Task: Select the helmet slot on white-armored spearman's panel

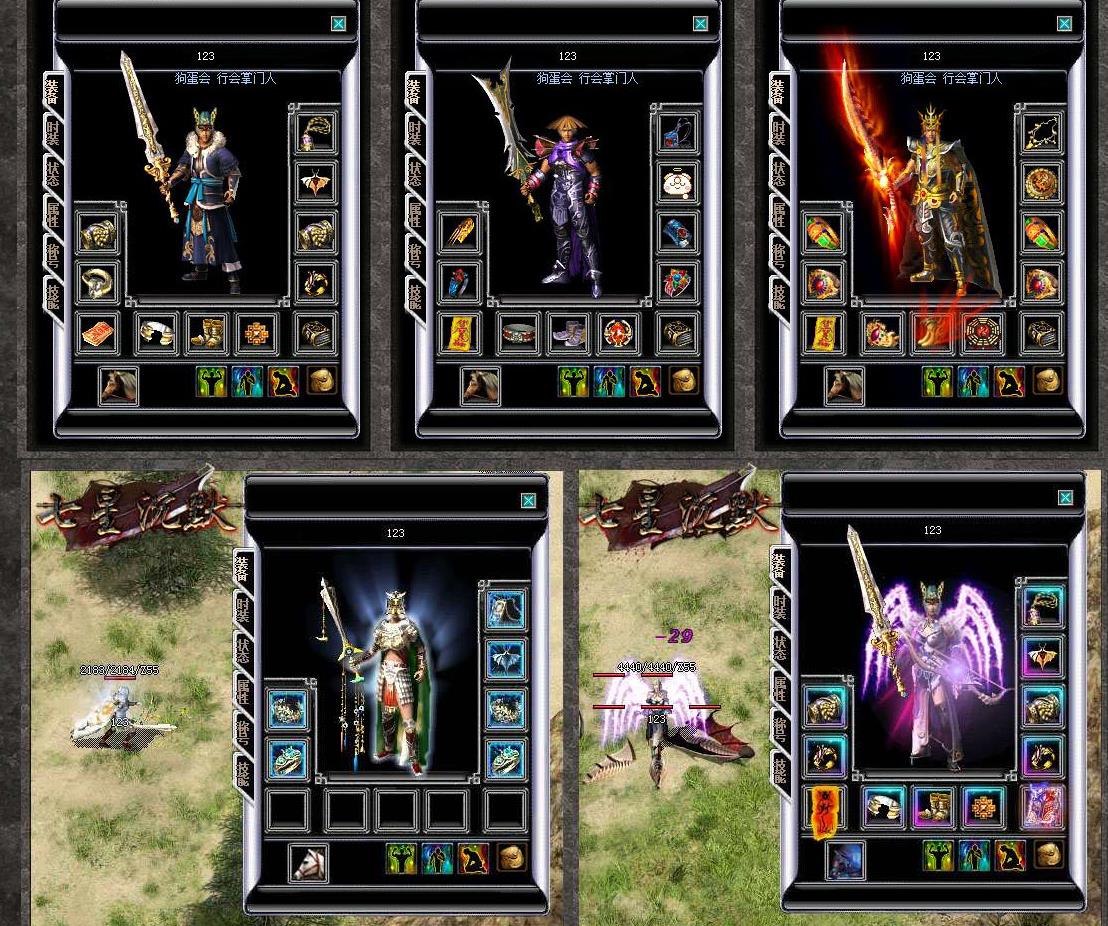Action: pyautogui.click(x=506, y=610)
